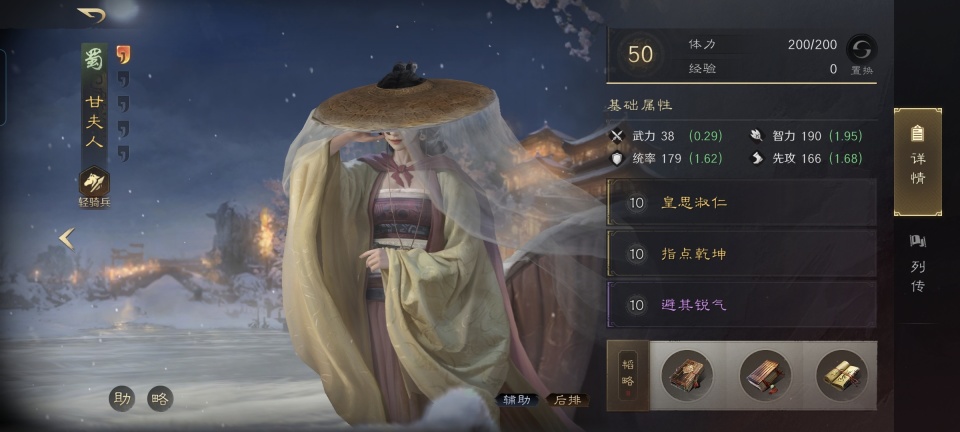This screenshot has height=432, width=960.
Task: Click the round 助 button
Action: tap(123, 398)
